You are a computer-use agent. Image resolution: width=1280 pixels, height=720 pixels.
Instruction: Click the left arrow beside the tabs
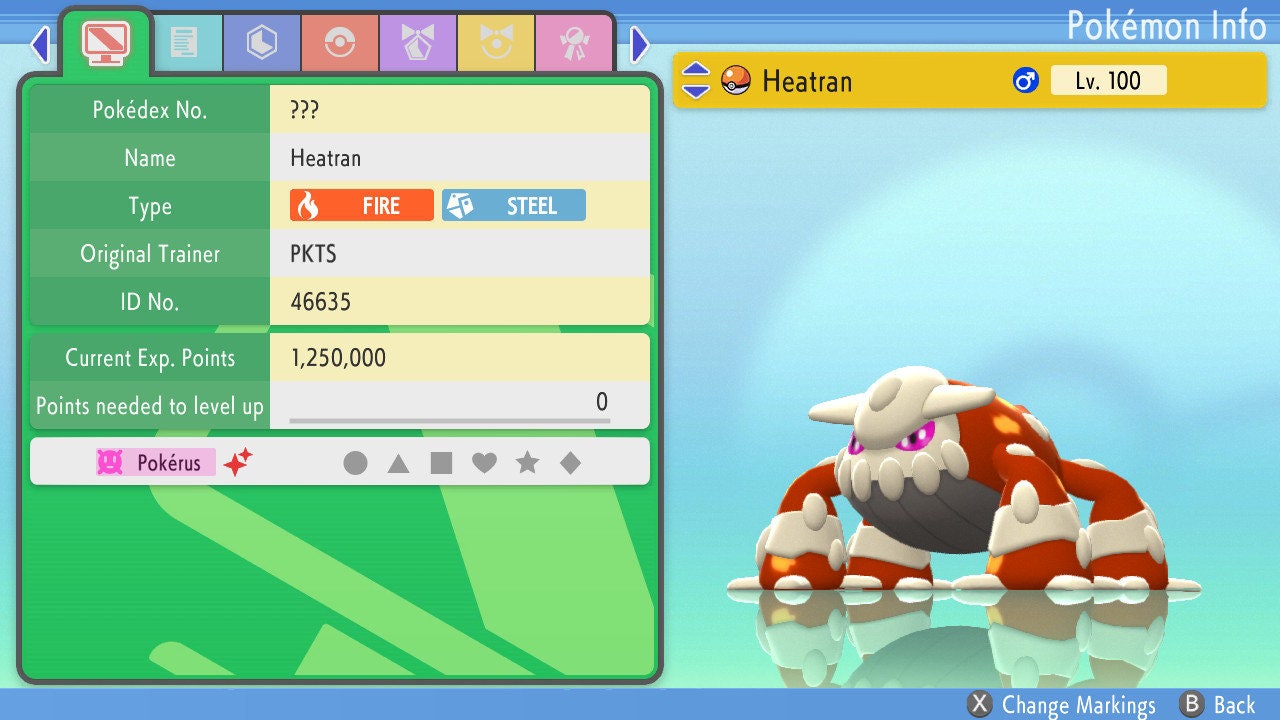pyautogui.click(x=40, y=44)
